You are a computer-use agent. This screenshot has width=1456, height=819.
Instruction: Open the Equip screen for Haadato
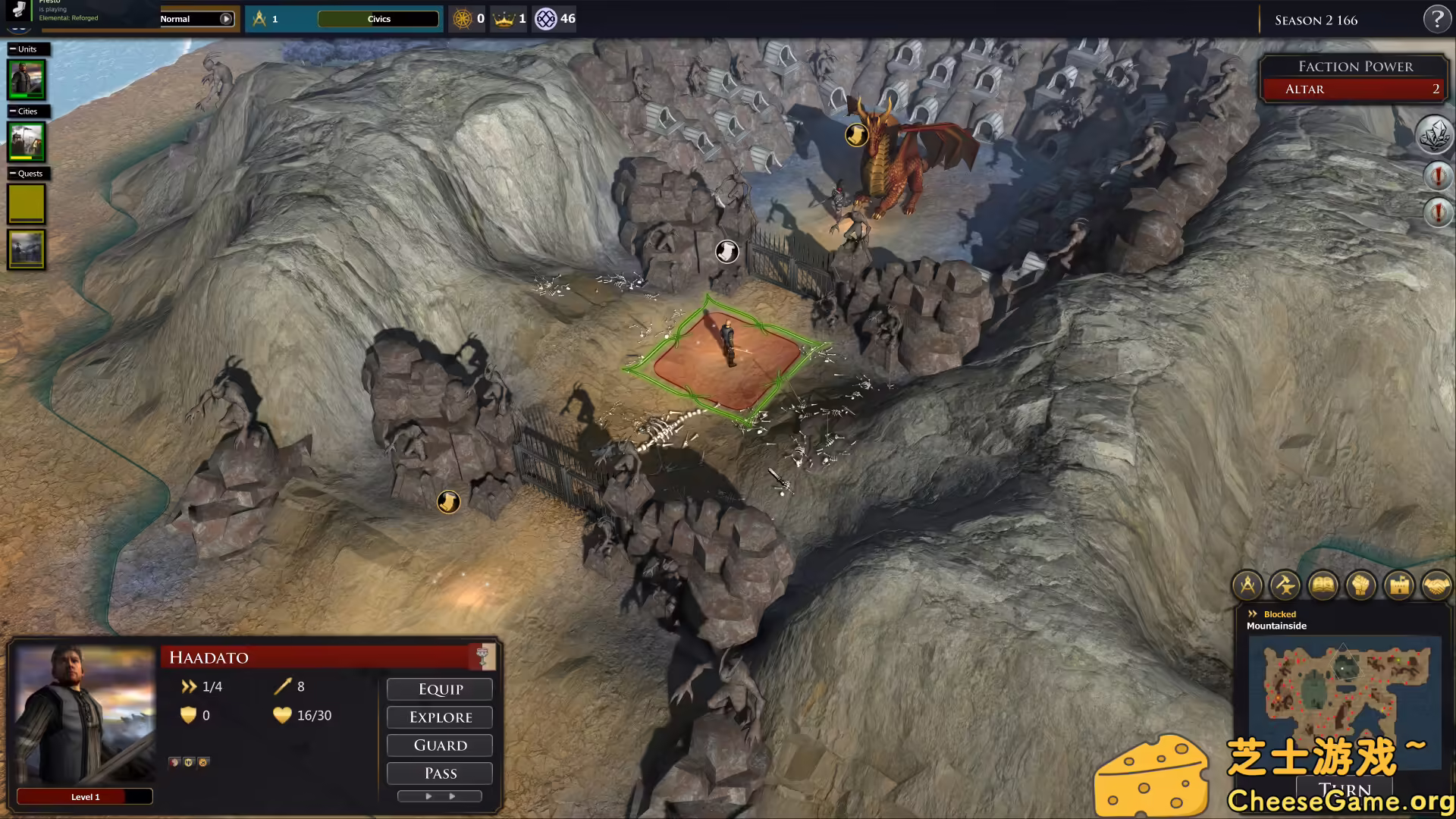(440, 689)
